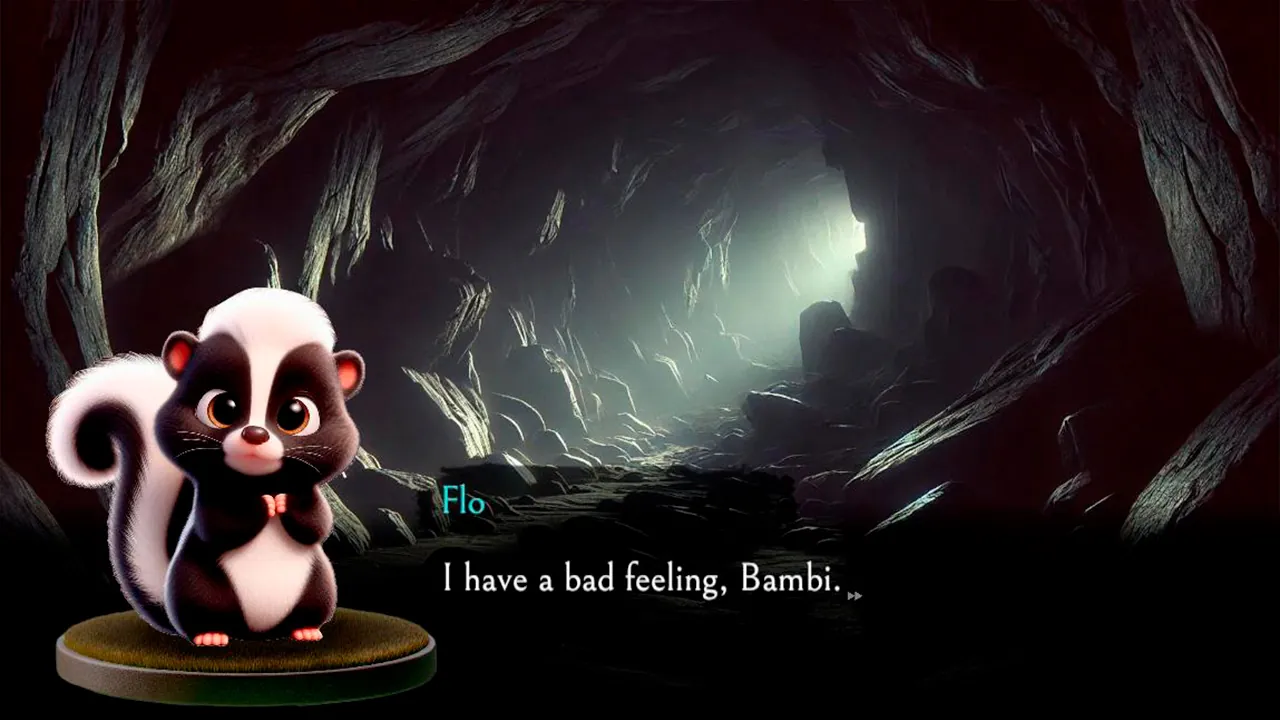This screenshot has width=1280, height=720.
Task: Click the word Bambi in the dialogue
Action: (785, 579)
